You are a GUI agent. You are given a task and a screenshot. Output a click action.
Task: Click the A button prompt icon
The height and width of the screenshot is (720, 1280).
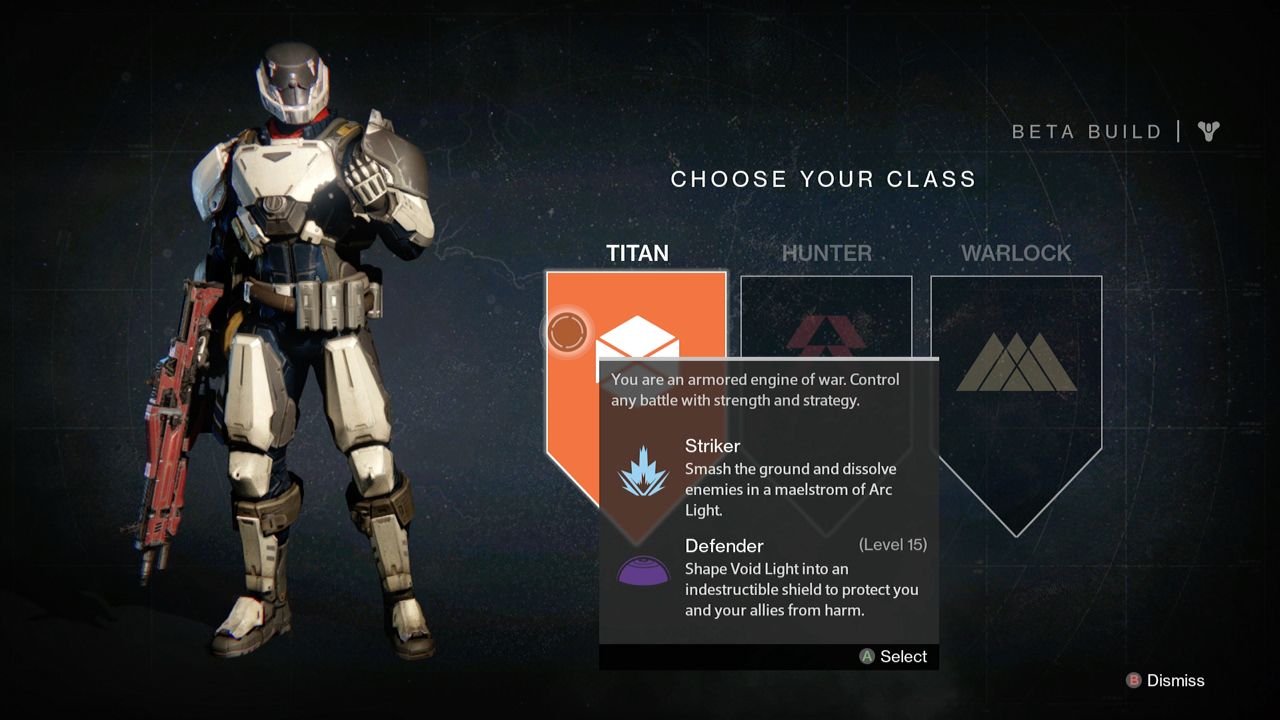coord(866,657)
